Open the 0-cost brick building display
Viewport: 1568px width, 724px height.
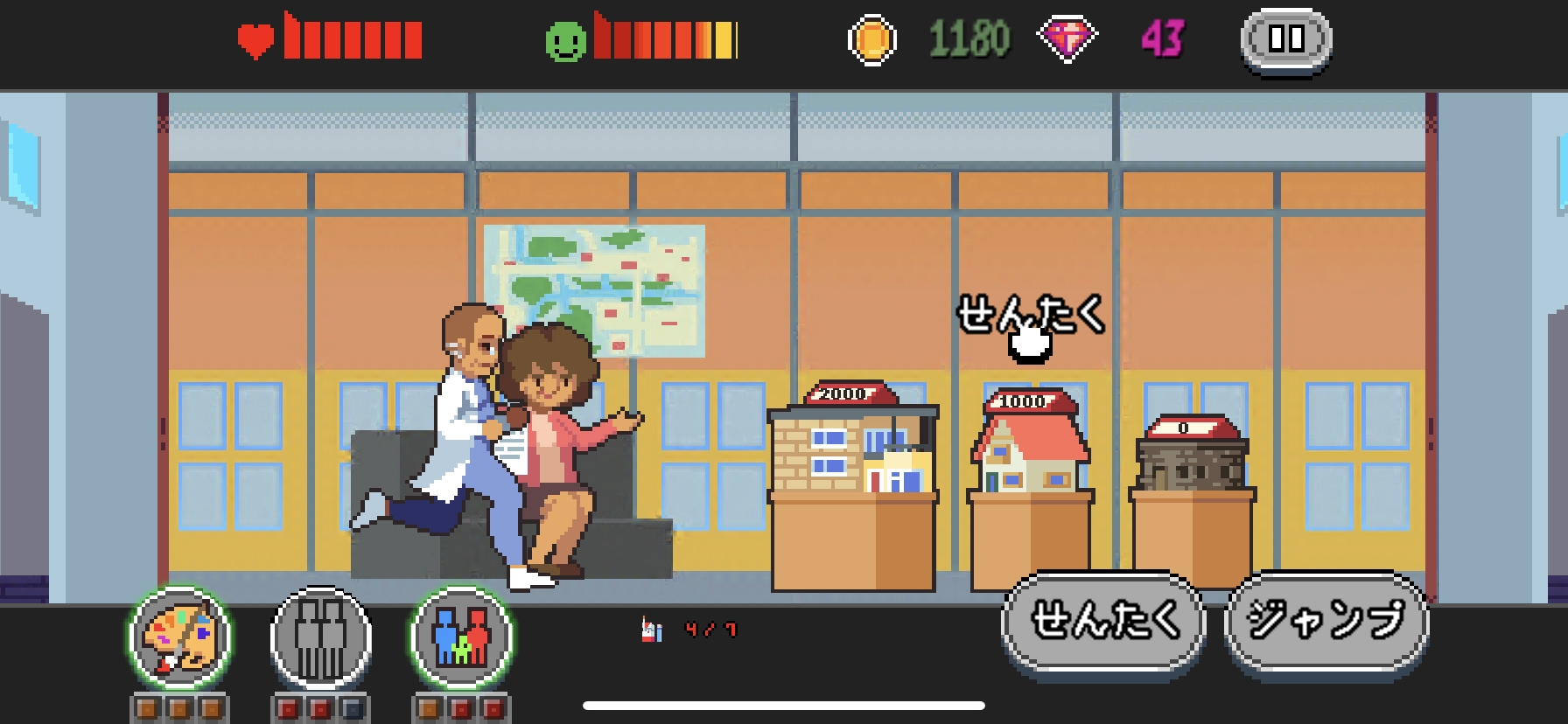pyautogui.click(x=1192, y=463)
